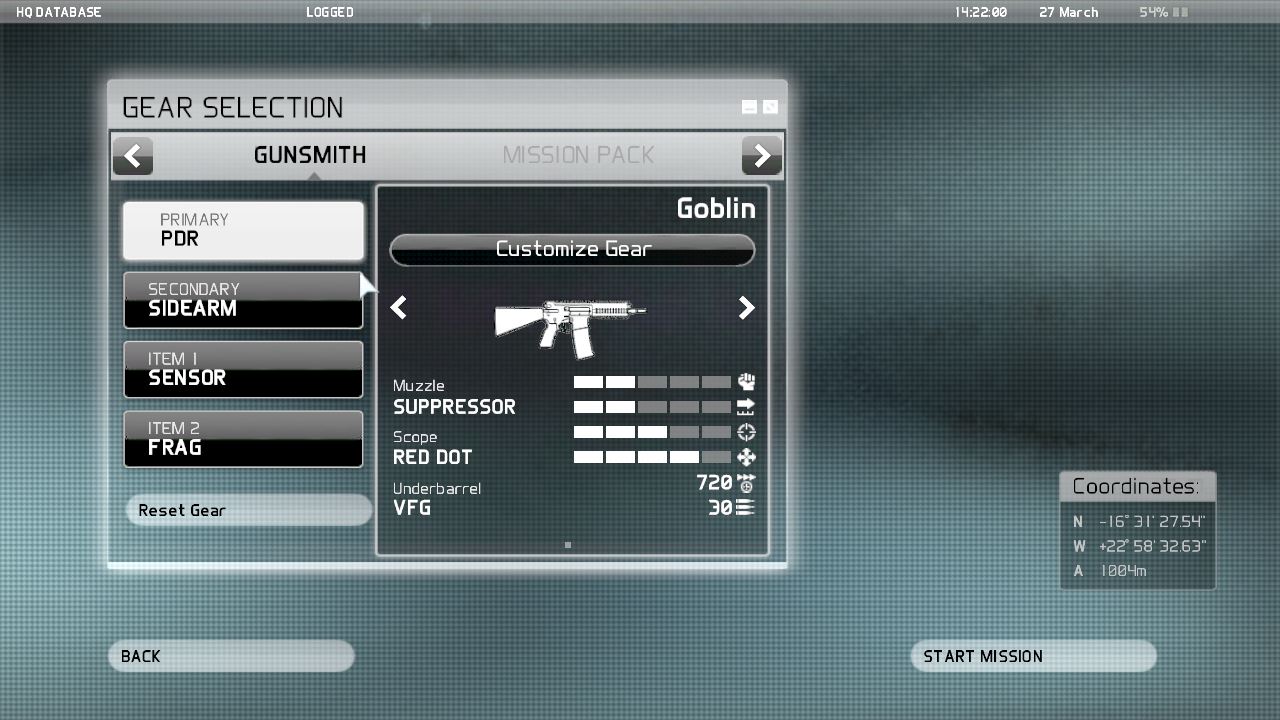Select the SECONDARY SIDEARM slot

pos(243,299)
